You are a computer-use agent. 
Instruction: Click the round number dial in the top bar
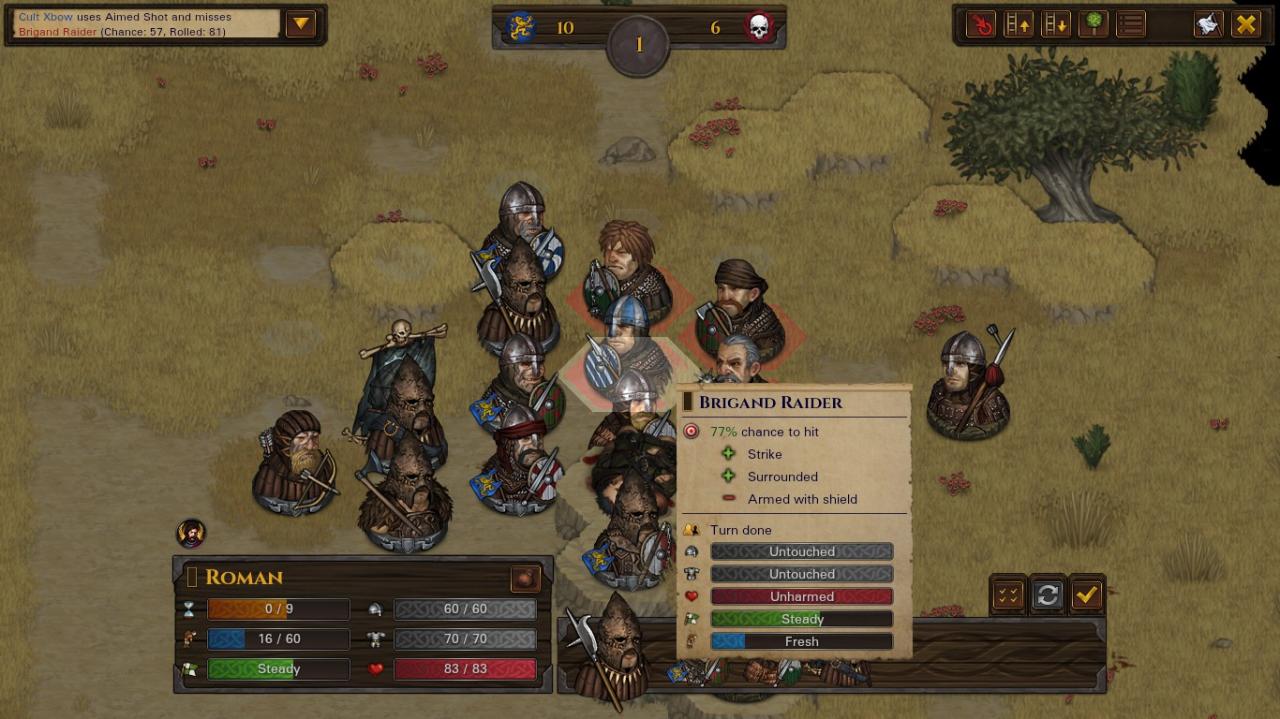pyautogui.click(x=638, y=45)
